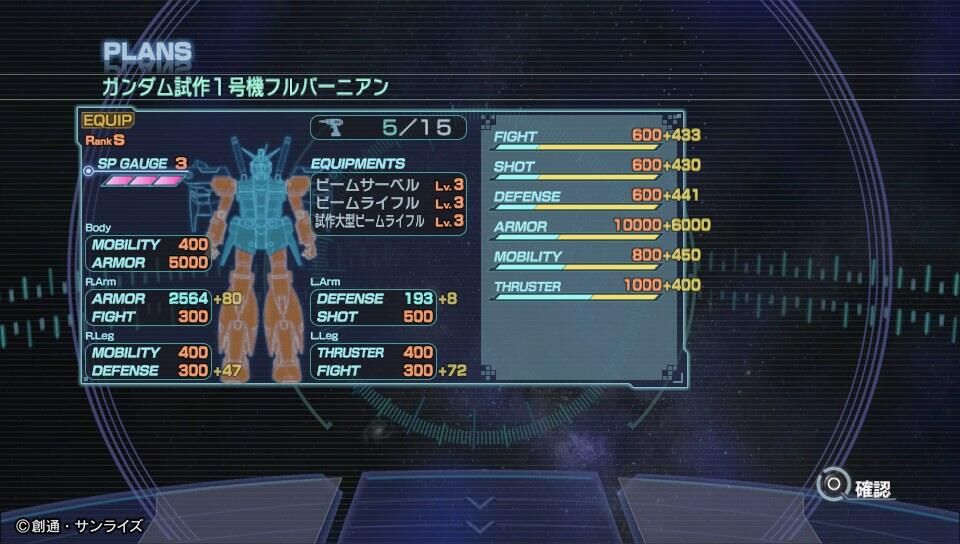Click the EQUIP label tag
This screenshot has width=960, height=544.
107,122
